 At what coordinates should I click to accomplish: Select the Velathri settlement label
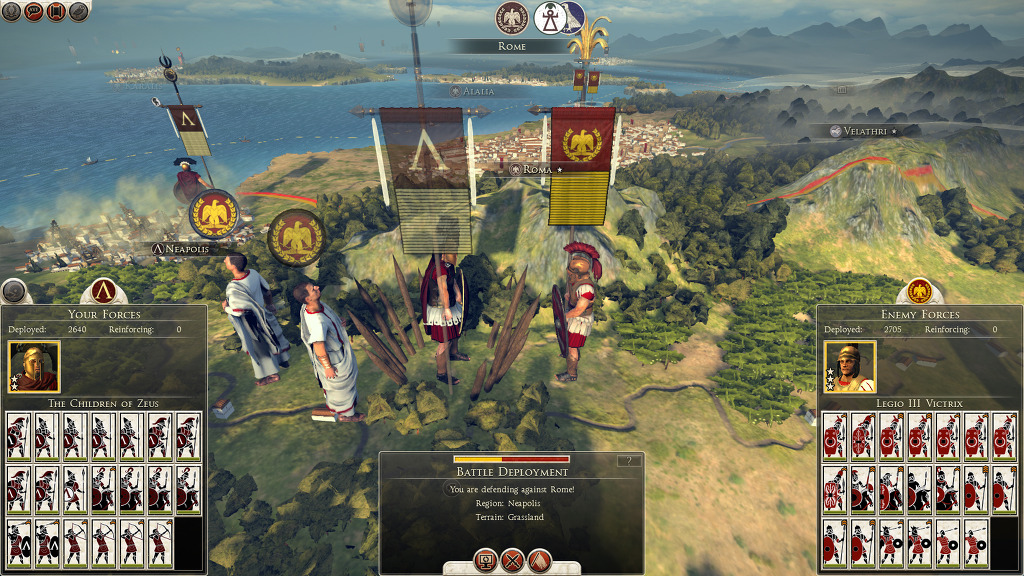click(863, 131)
